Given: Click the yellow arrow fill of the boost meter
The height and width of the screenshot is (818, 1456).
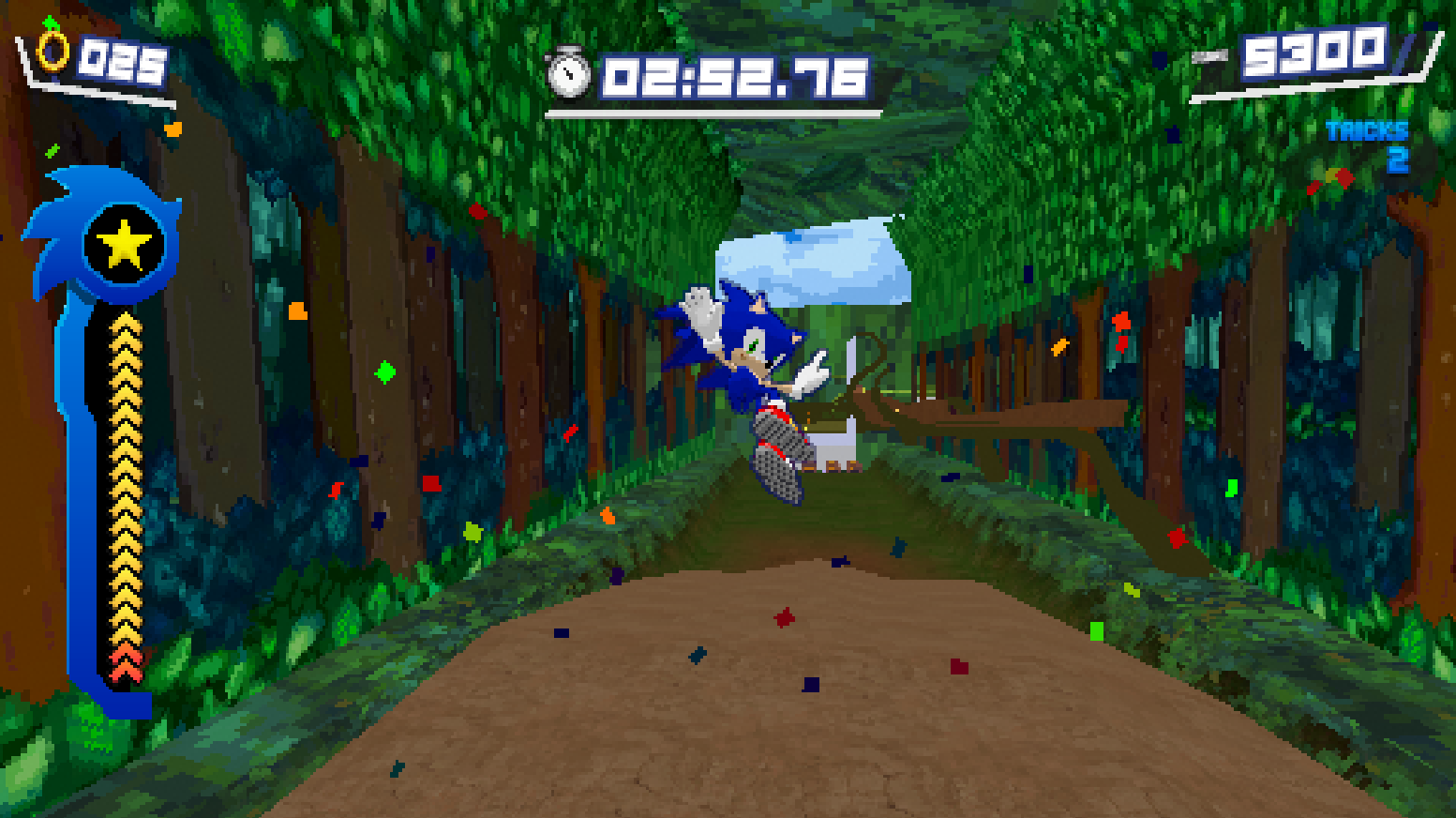Looking at the screenshot, I should pyautogui.click(x=125, y=469).
